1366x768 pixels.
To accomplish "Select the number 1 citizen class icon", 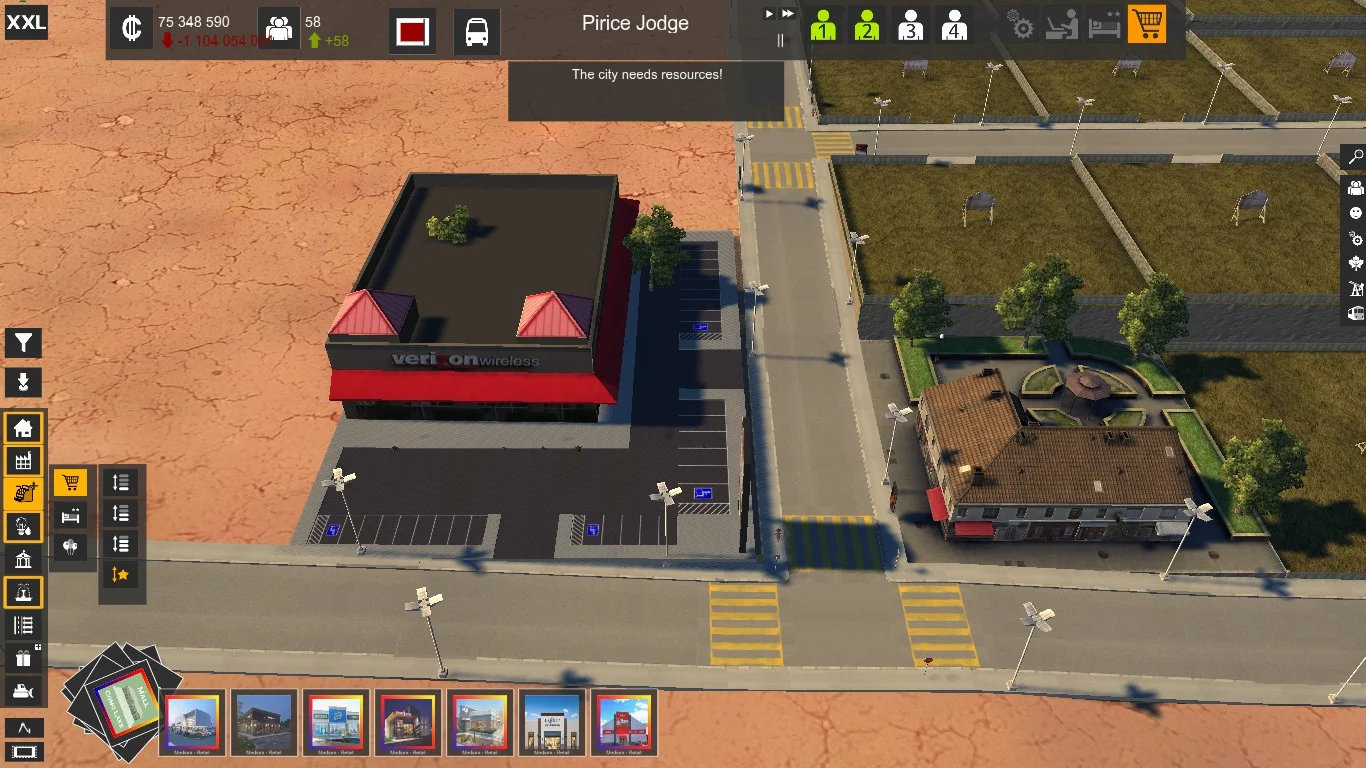I will point(824,25).
